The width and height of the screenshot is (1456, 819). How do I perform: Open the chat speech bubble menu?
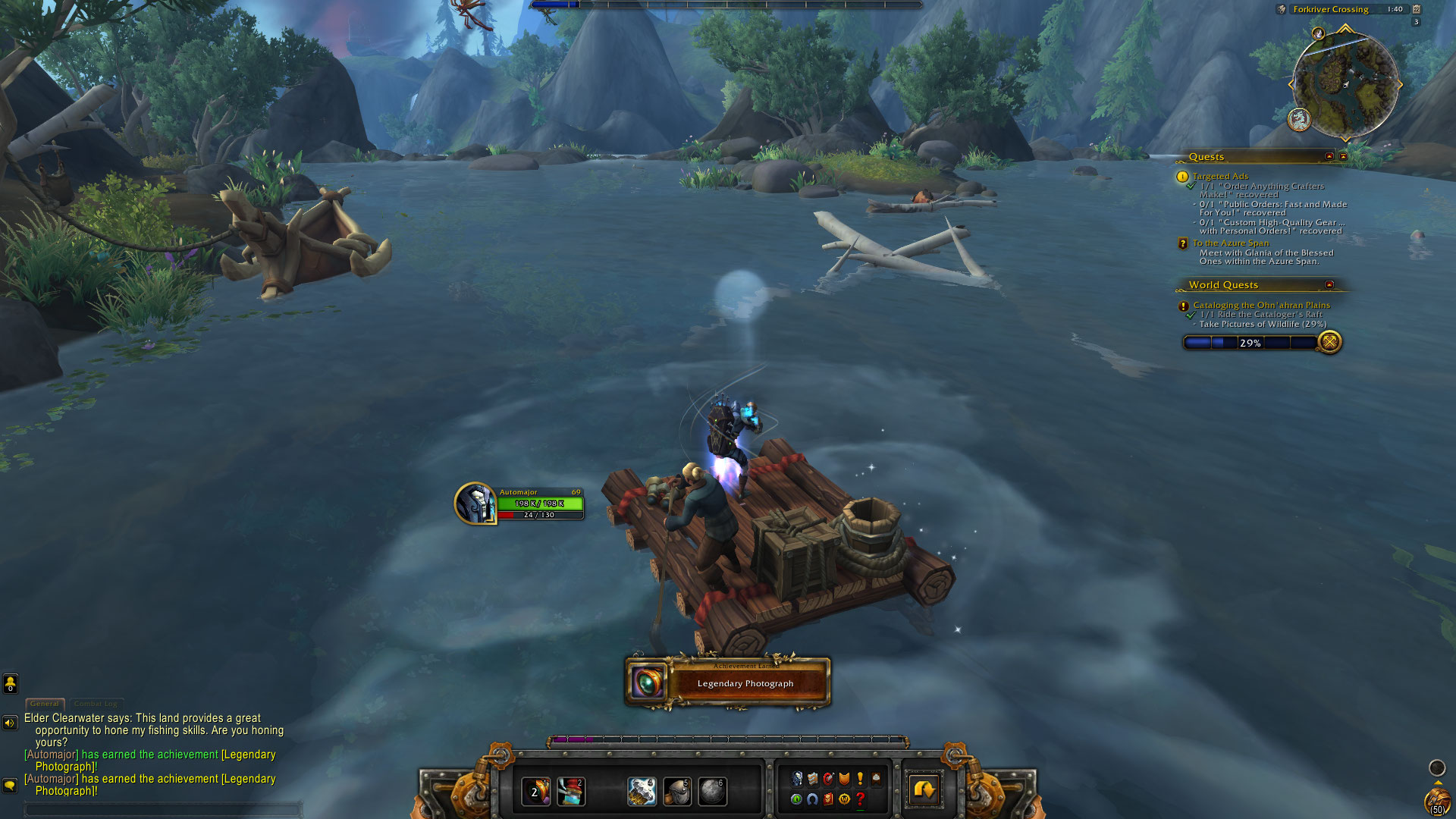(10, 785)
